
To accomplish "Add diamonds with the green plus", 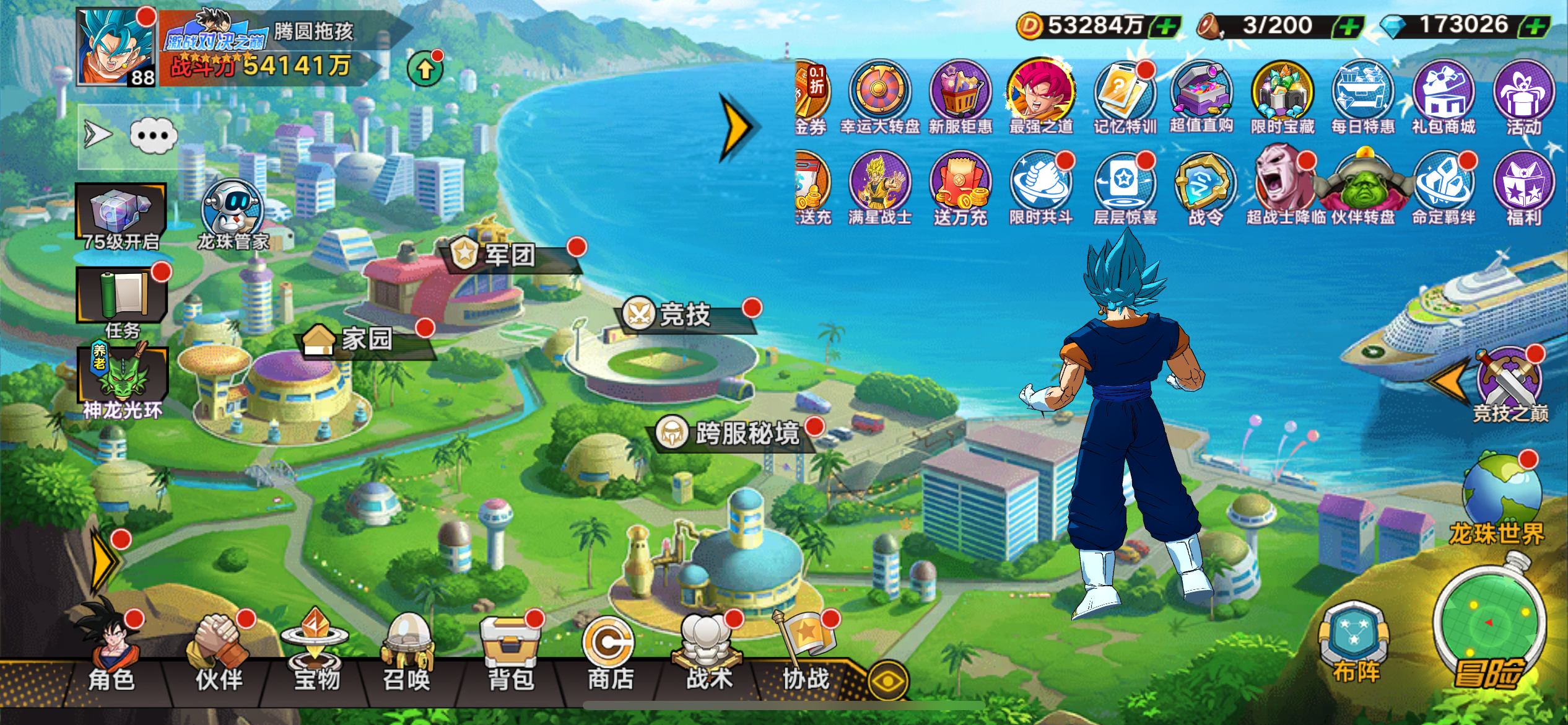I will coord(1537,27).
